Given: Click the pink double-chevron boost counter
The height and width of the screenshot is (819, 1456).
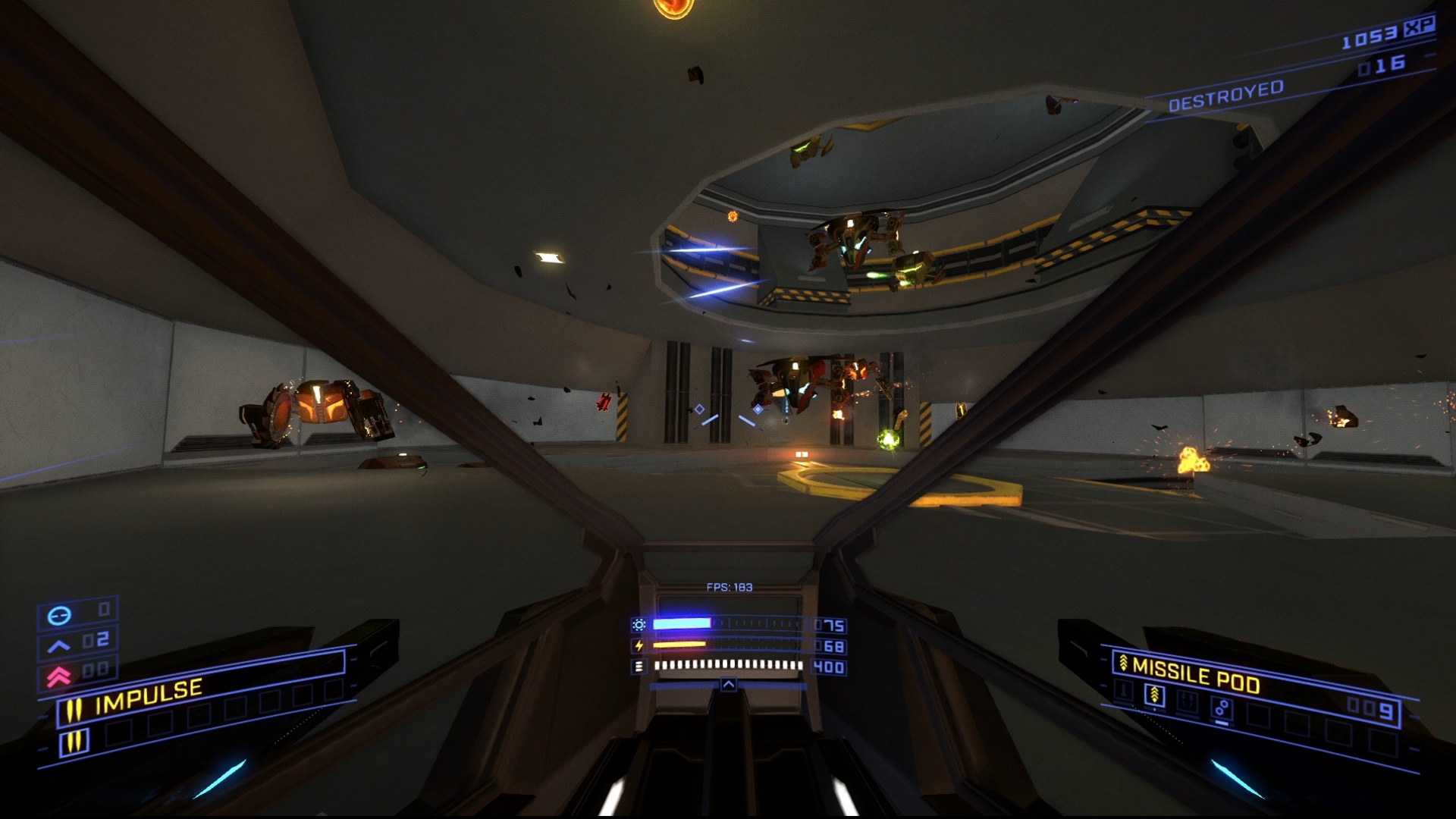Looking at the screenshot, I should [59, 676].
